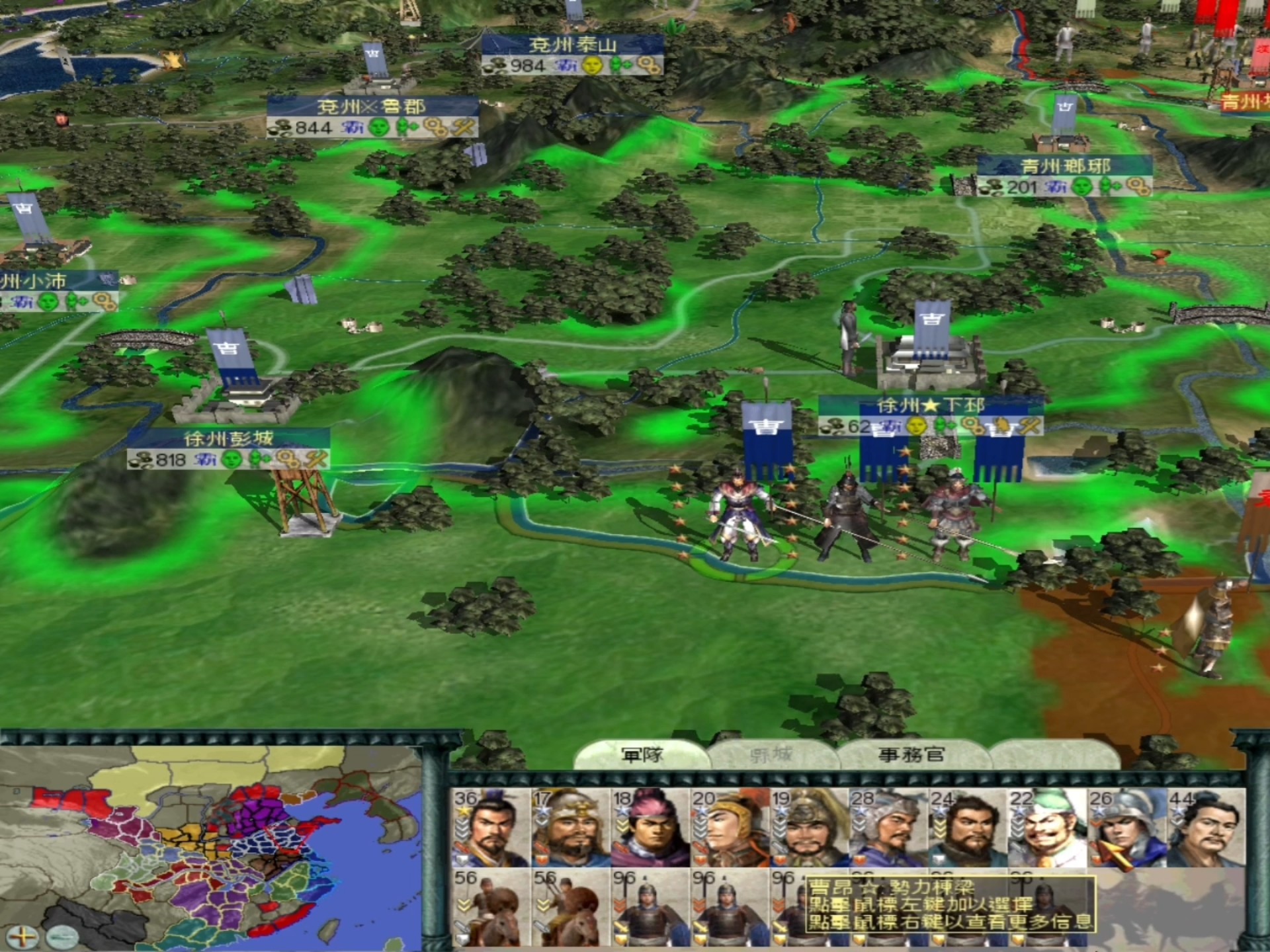The image size is (1270, 952).
Task: Zoom in the minimap with plus button
Action: 22,935
